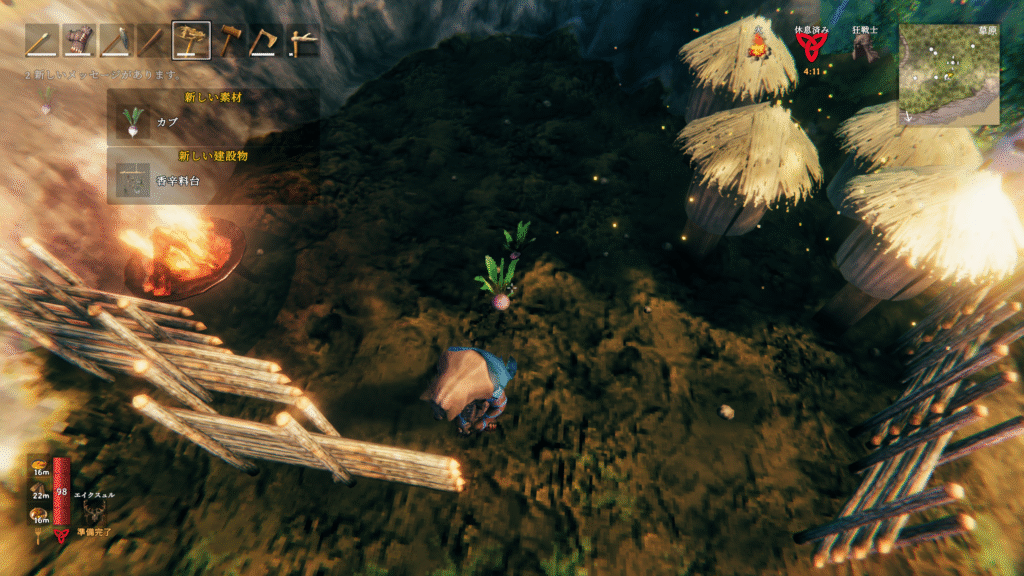Equip the stone-tipped spear hotbar slot
The height and width of the screenshot is (576, 1024).
tap(116, 40)
